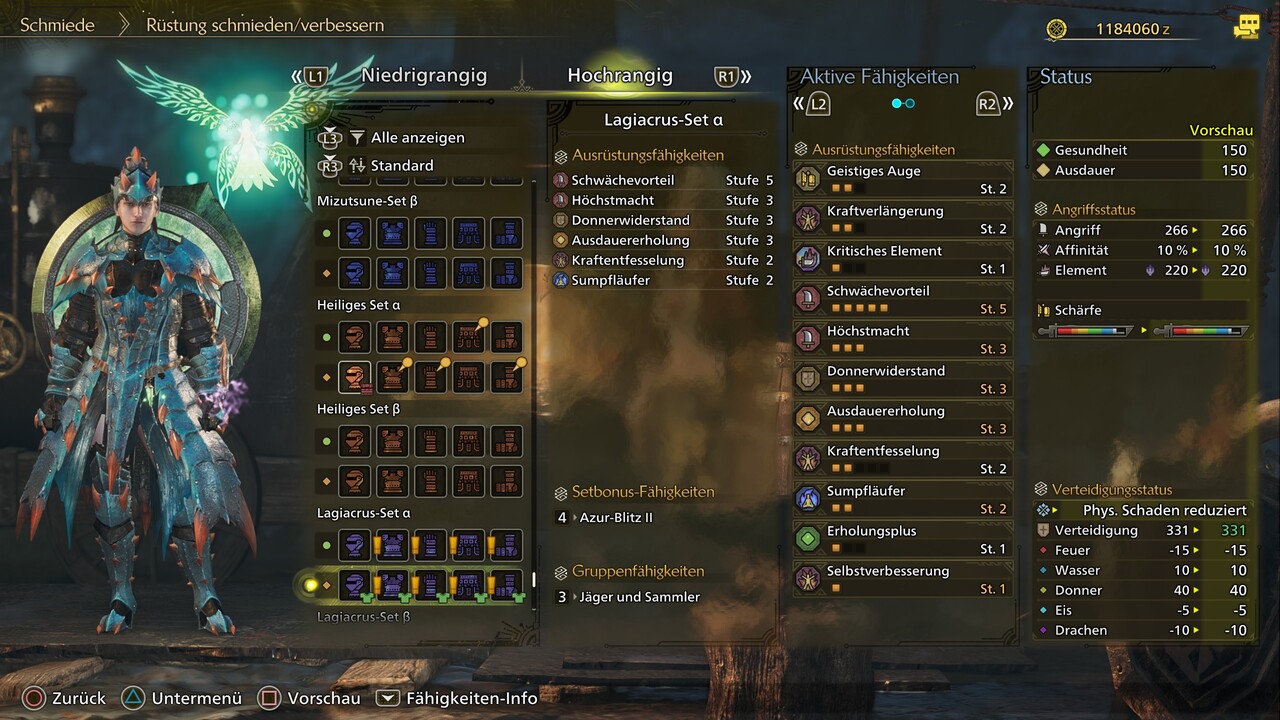Pick the Erholungsplus skill entry
The height and width of the screenshot is (720, 1280).
(903, 539)
